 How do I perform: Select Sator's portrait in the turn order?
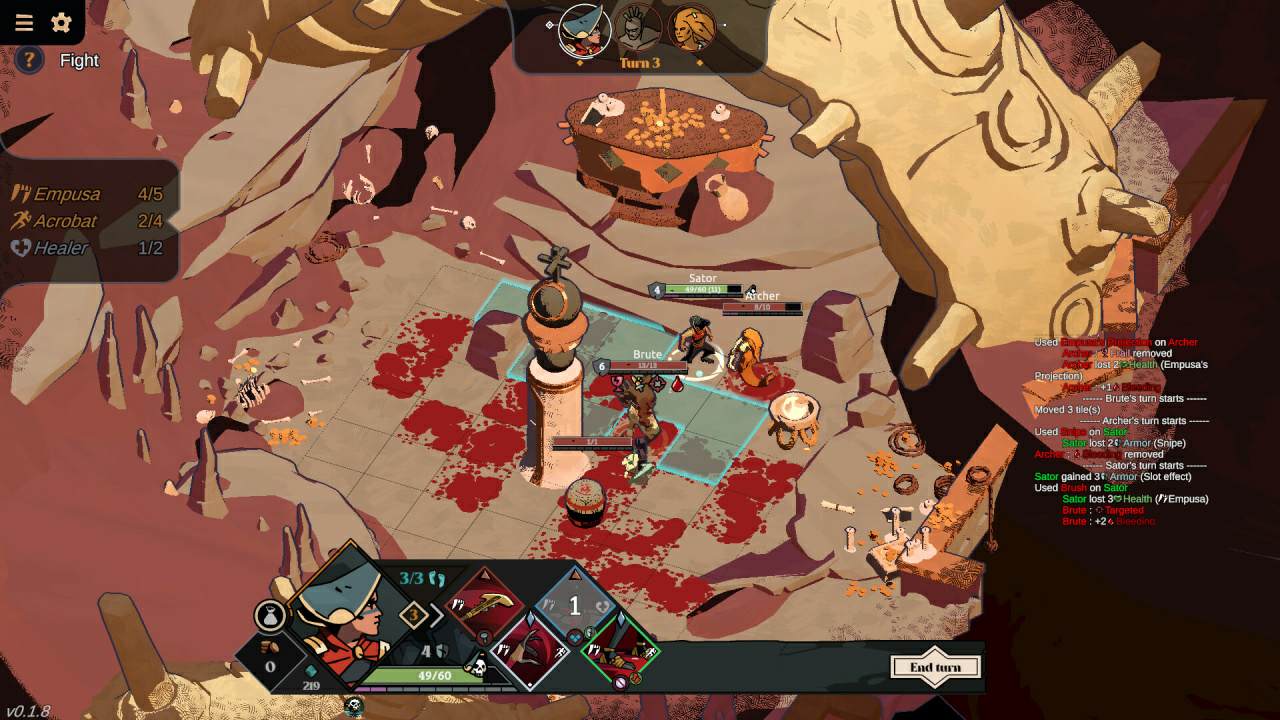584,31
